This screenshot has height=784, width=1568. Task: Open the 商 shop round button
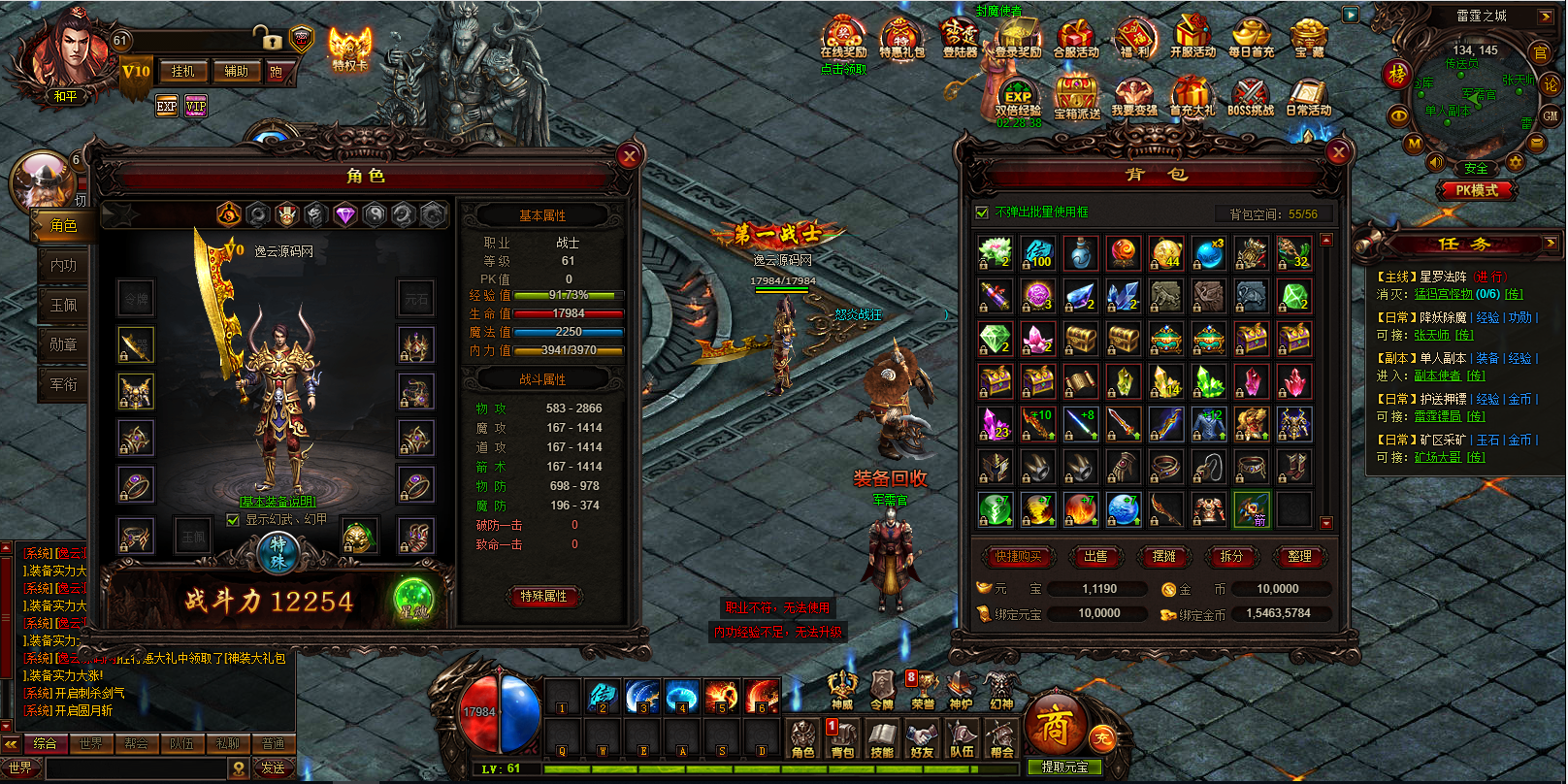point(1054,725)
